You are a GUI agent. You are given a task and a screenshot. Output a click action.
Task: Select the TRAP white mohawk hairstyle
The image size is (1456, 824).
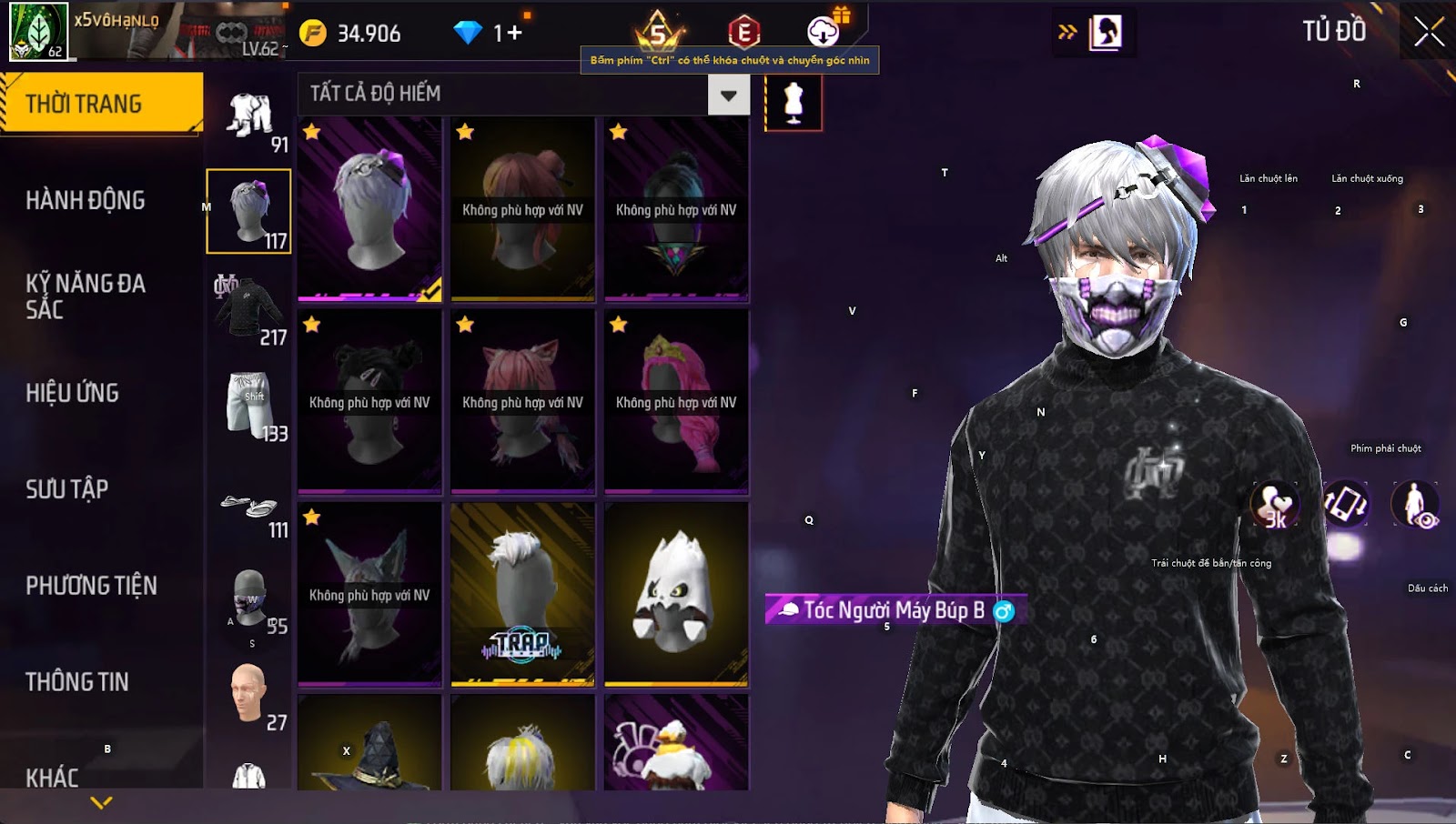coord(522,595)
